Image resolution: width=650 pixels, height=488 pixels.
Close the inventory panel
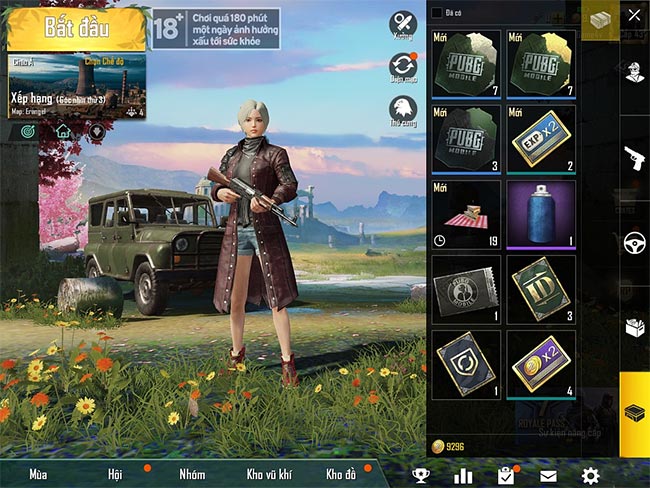click(x=634, y=15)
